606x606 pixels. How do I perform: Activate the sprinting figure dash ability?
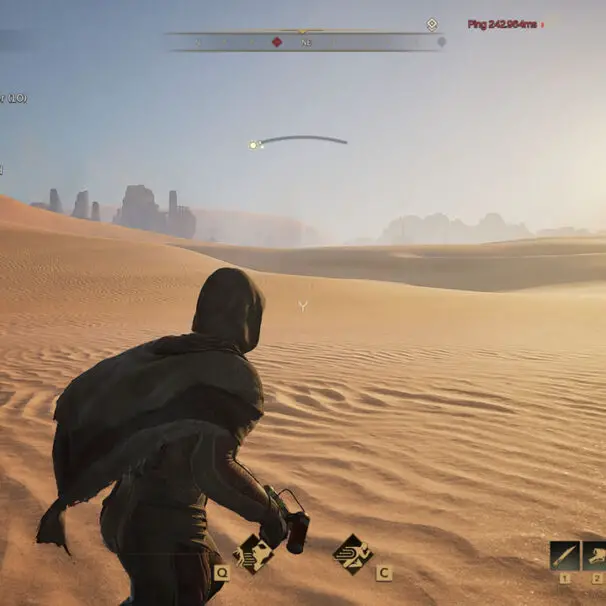pyautogui.click(x=352, y=553)
